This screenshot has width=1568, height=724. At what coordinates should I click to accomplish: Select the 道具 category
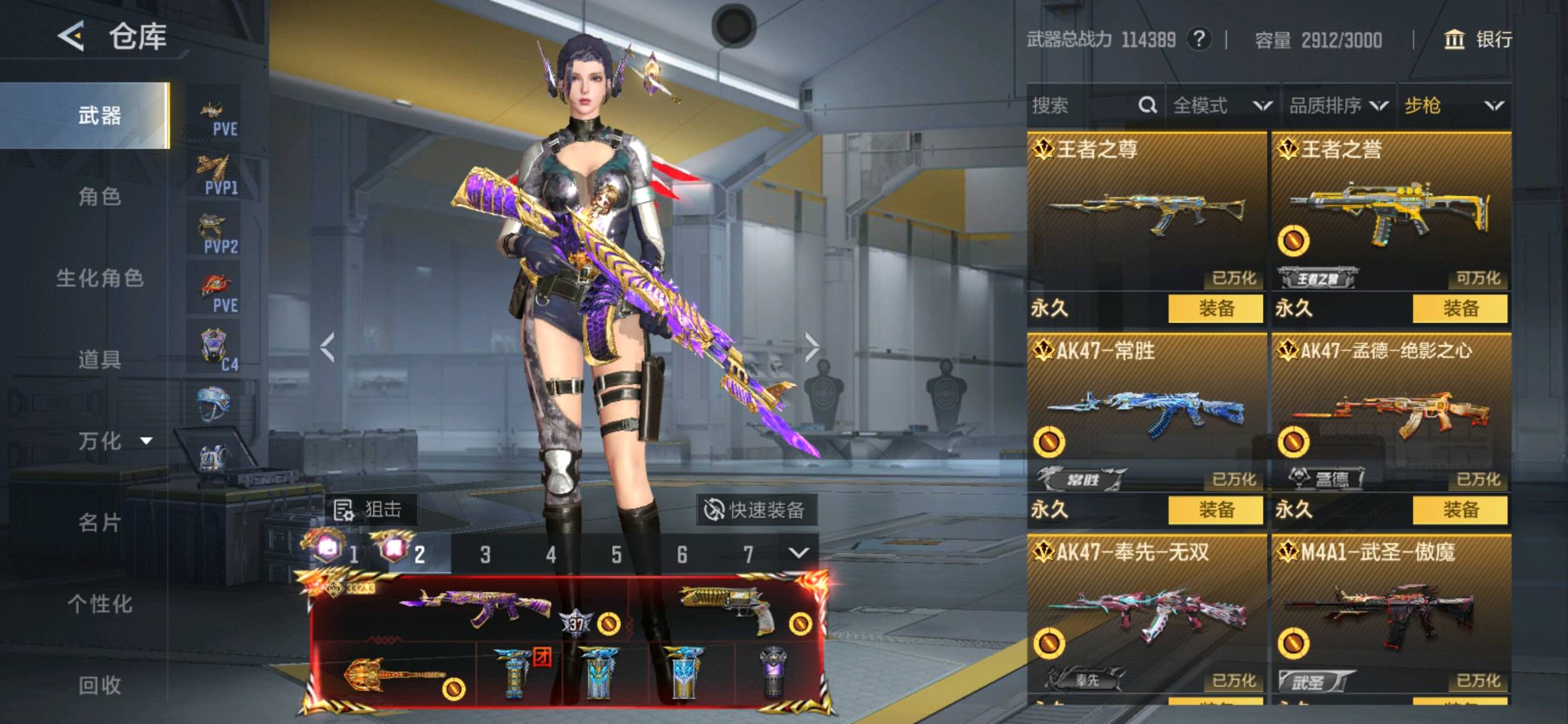coord(99,359)
